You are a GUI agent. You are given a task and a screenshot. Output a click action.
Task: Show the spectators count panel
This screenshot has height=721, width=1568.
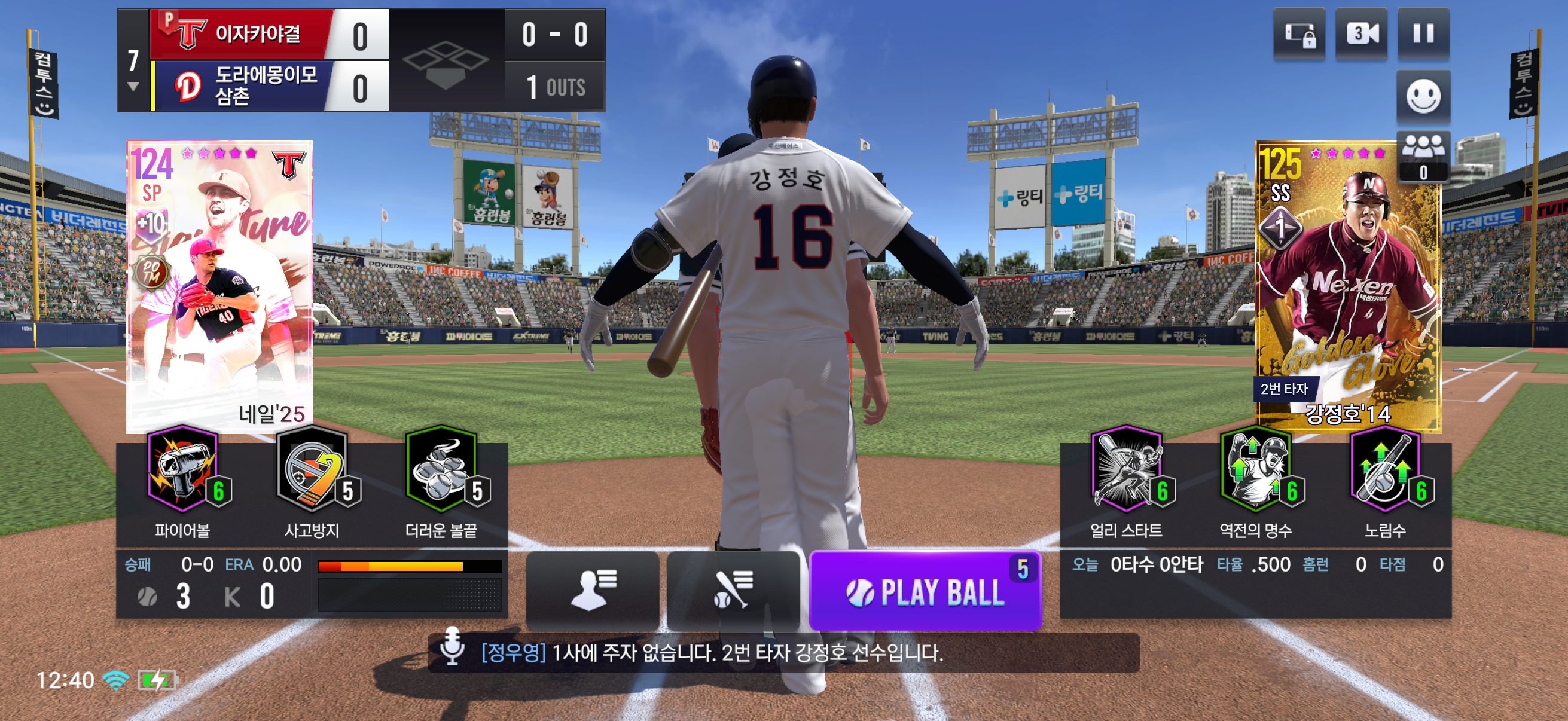pyautogui.click(x=1423, y=157)
